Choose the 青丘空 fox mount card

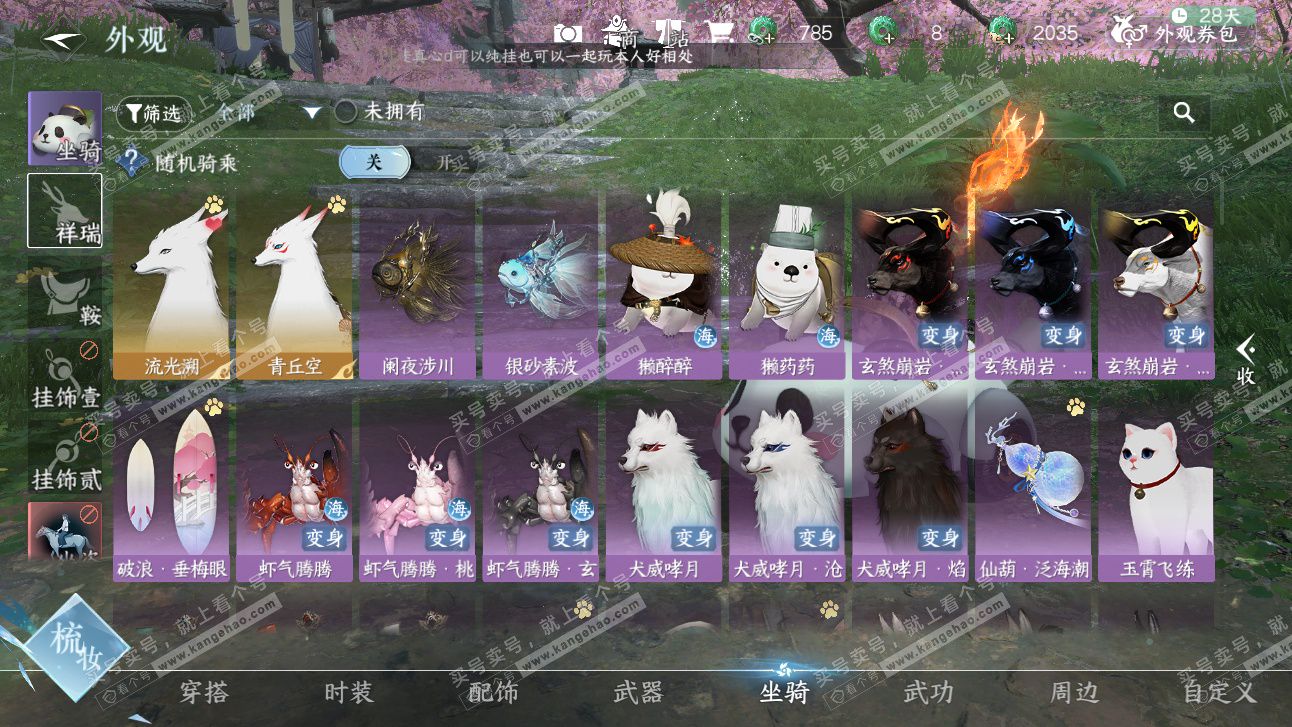[294, 286]
